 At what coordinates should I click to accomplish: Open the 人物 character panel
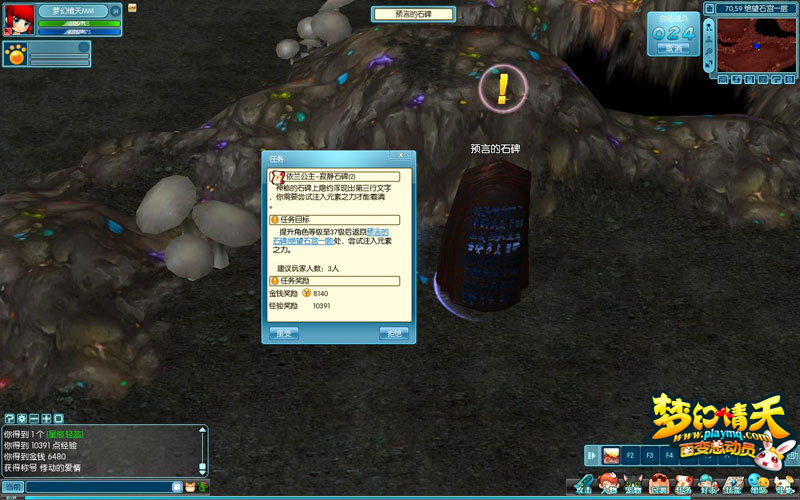608,485
